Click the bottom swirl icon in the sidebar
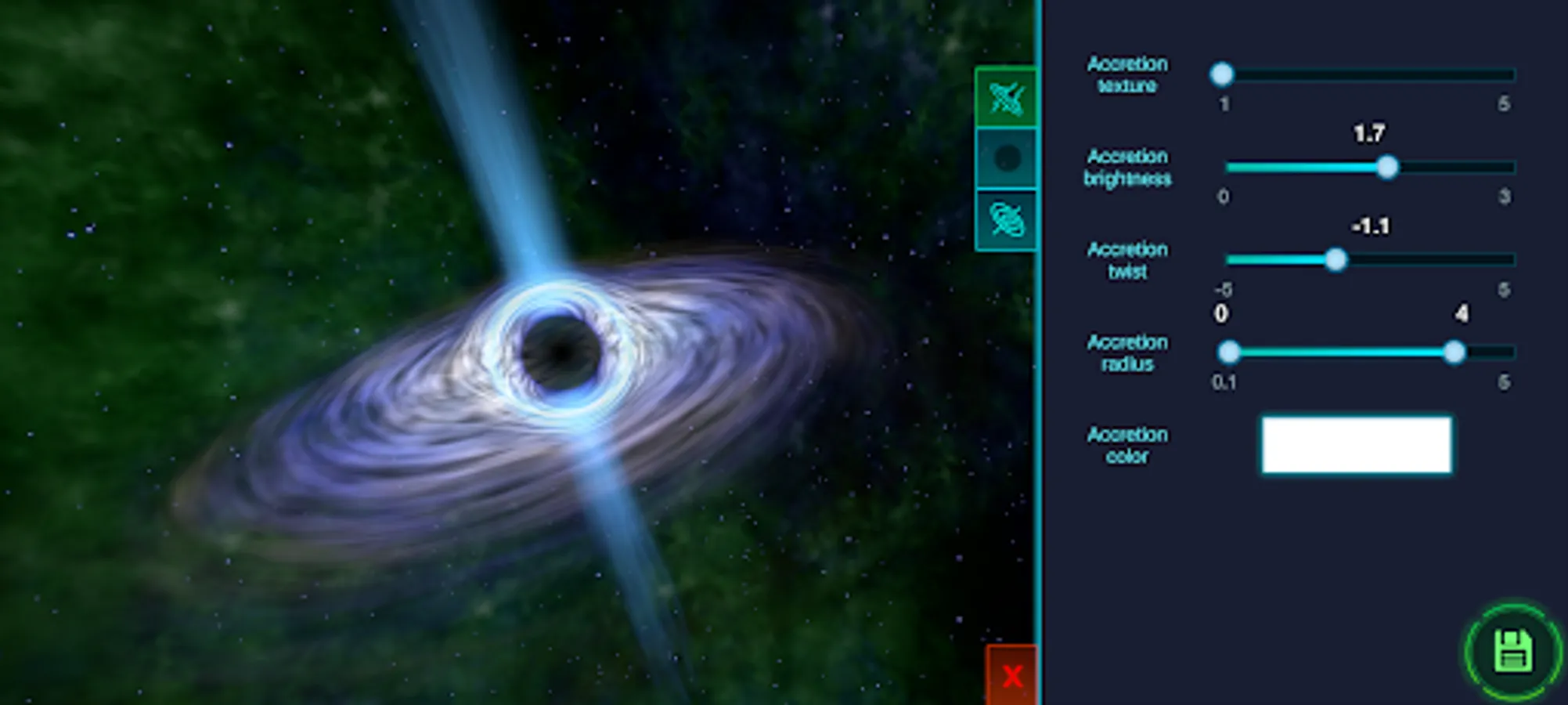This screenshot has height=705, width=1568. click(x=1007, y=218)
